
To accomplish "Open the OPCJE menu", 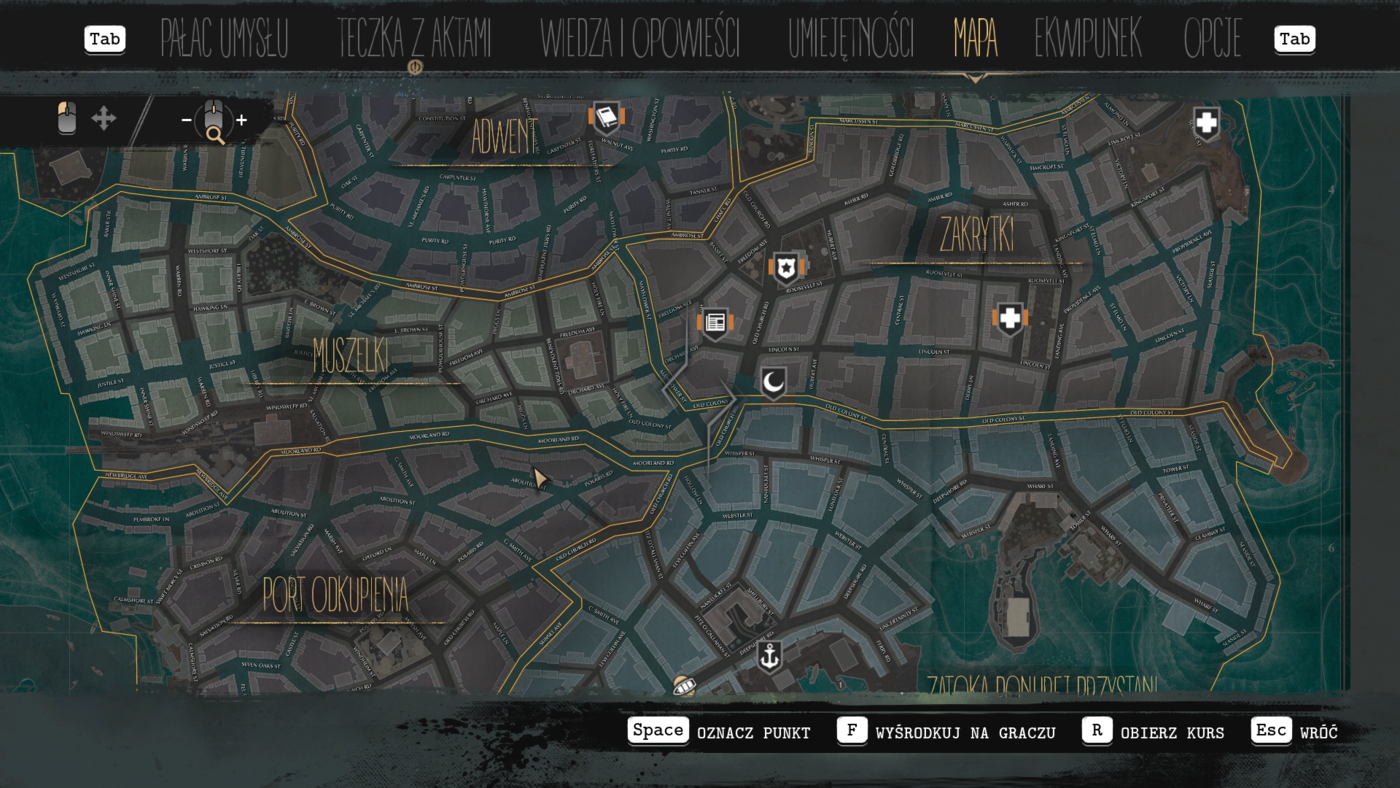I will (1213, 38).
